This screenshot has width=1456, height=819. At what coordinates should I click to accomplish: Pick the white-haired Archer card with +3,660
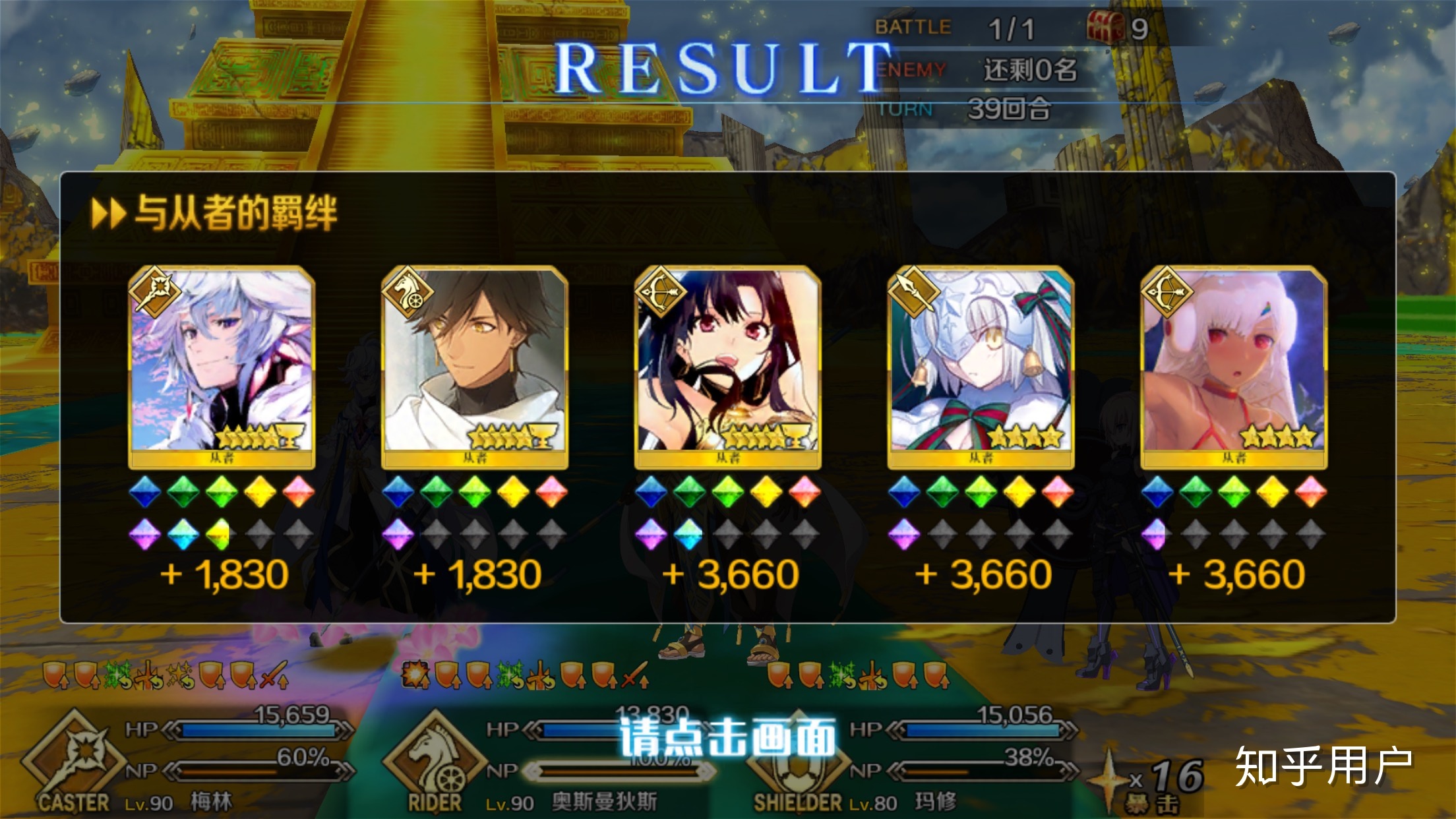point(1234,366)
